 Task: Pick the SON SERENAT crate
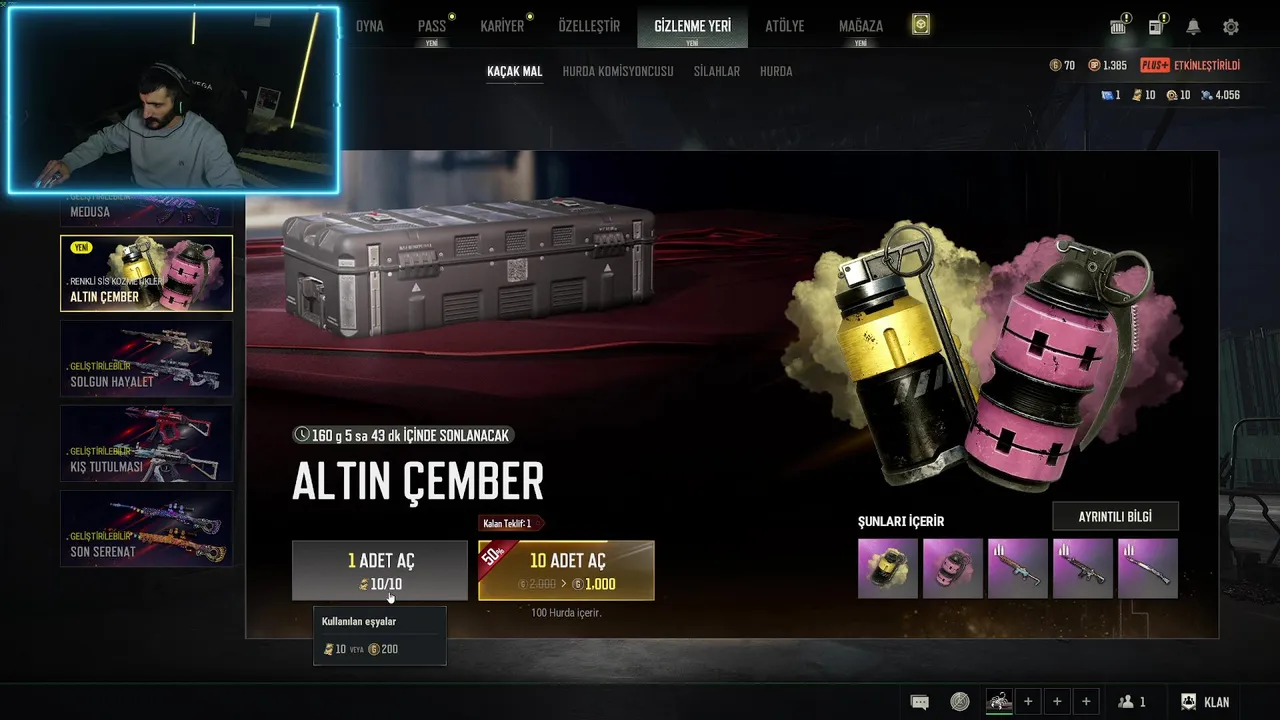click(x=146, y=528)
